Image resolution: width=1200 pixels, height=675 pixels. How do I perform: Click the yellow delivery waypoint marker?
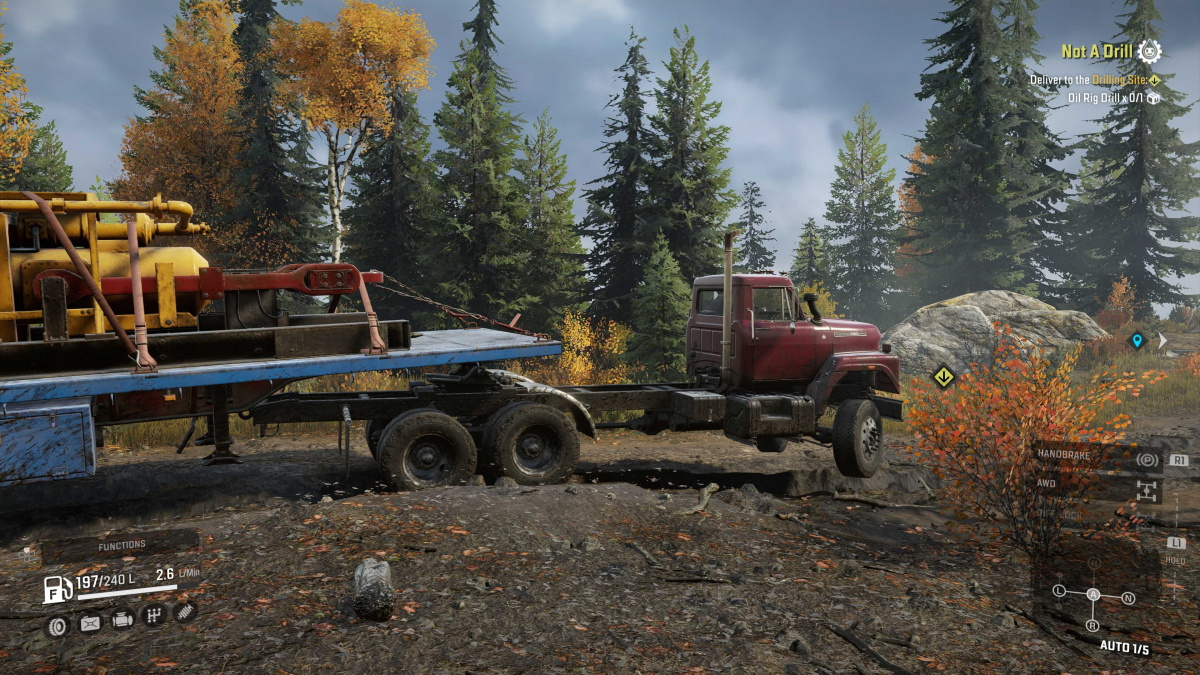tap(942, 377)
